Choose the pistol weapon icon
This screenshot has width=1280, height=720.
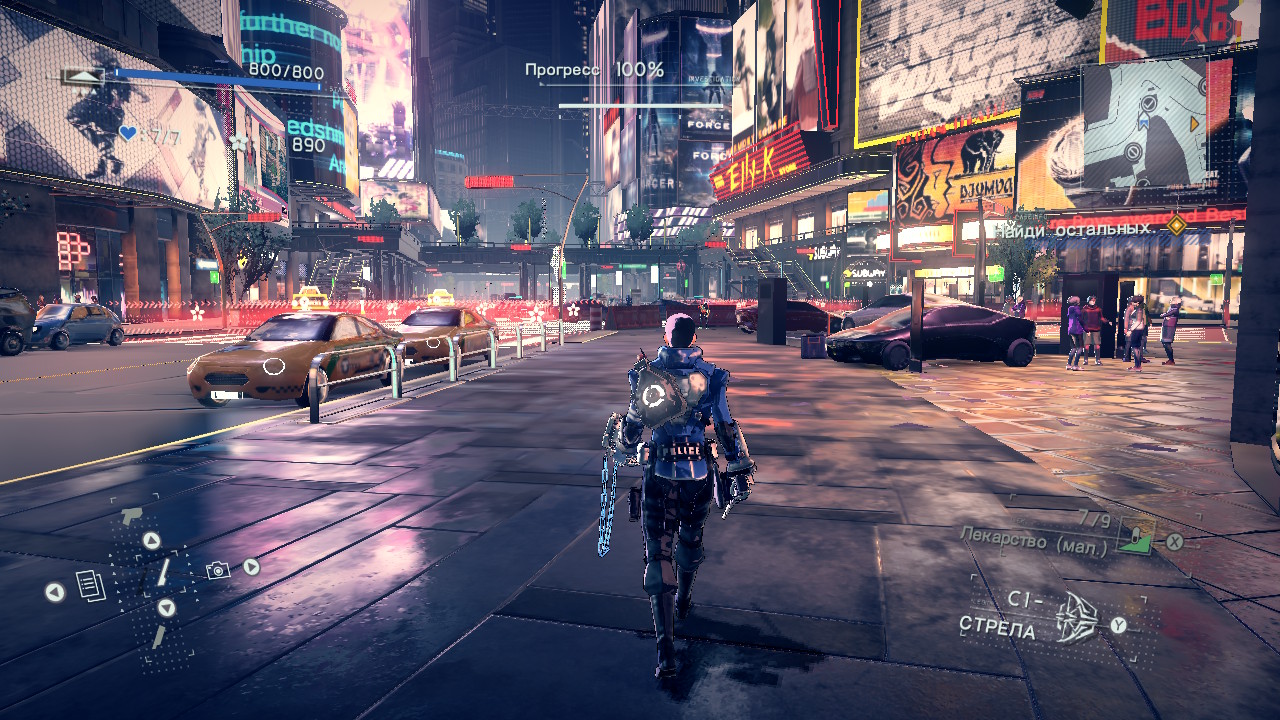tap(130, 517)
